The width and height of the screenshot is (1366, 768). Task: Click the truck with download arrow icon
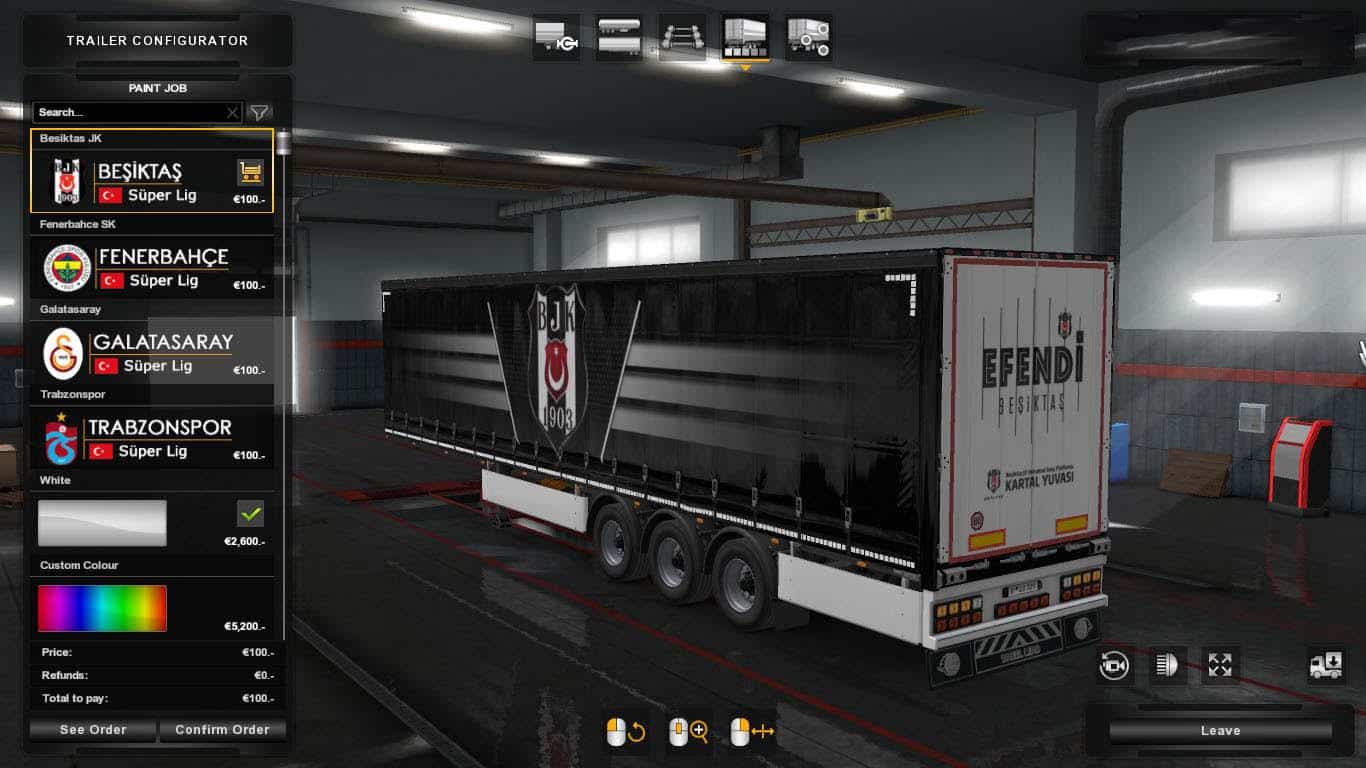click(1326, 665)
